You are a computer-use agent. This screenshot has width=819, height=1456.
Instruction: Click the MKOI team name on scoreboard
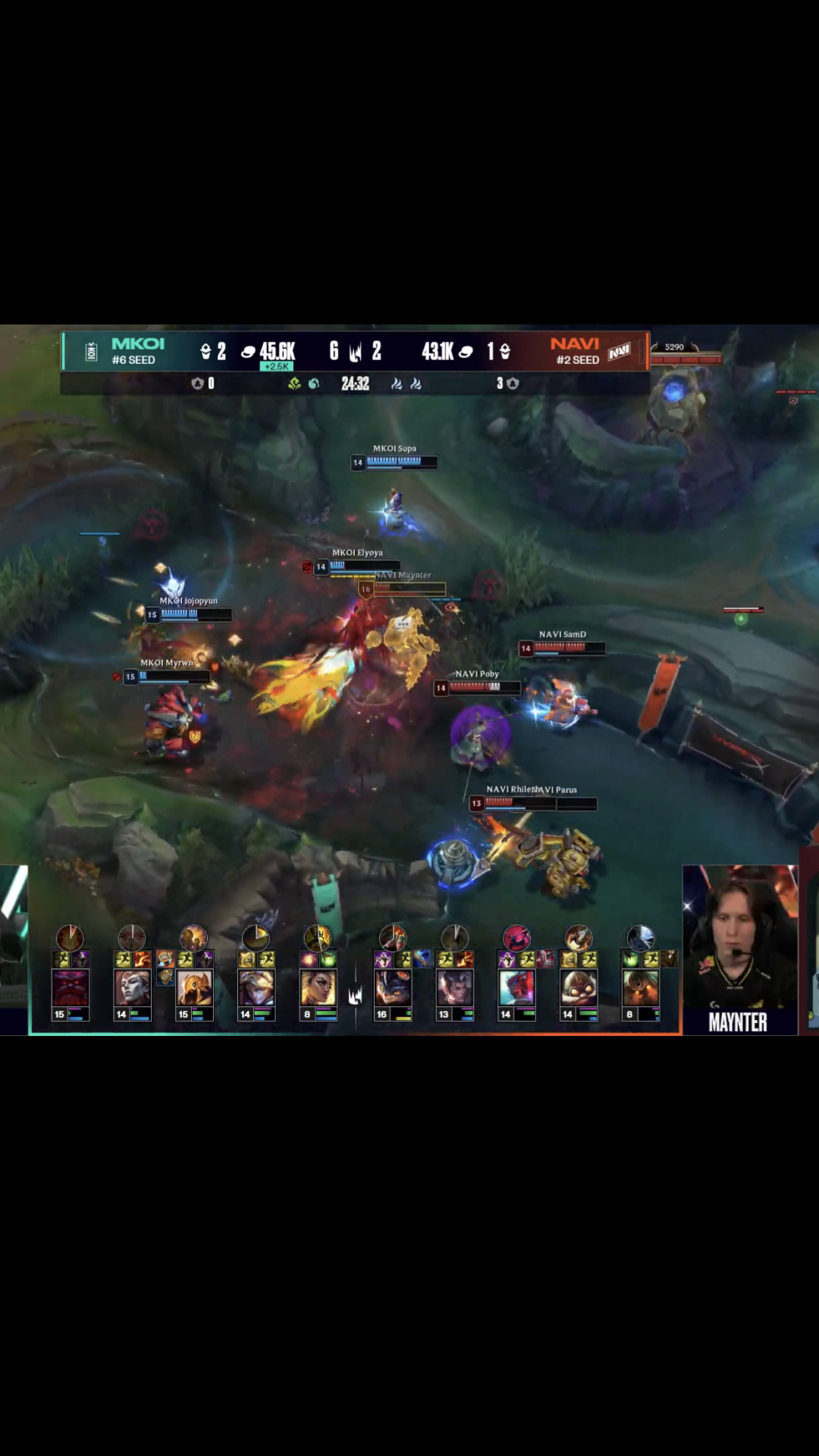(138, 344)
